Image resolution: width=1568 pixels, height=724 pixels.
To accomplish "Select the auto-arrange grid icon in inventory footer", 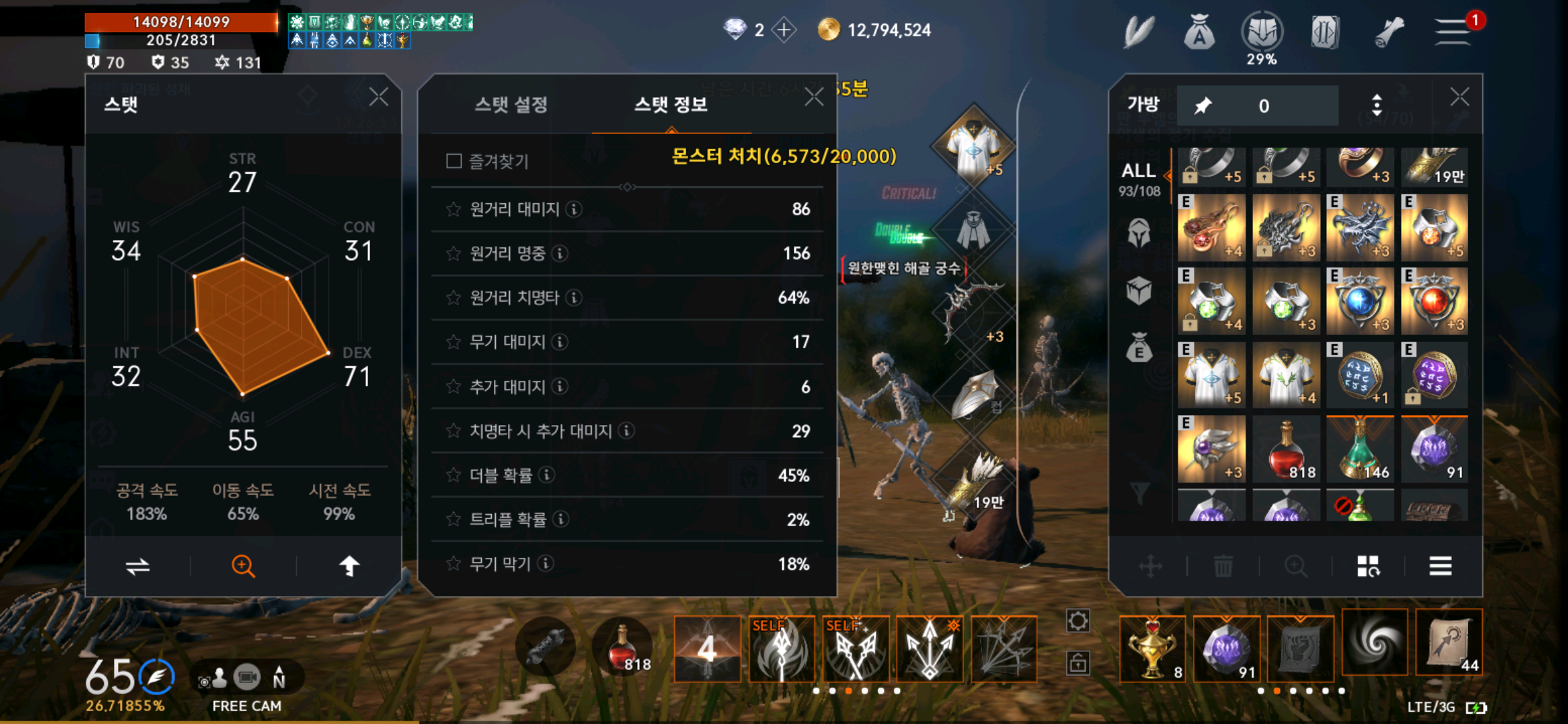I will tap(1369, 566).
